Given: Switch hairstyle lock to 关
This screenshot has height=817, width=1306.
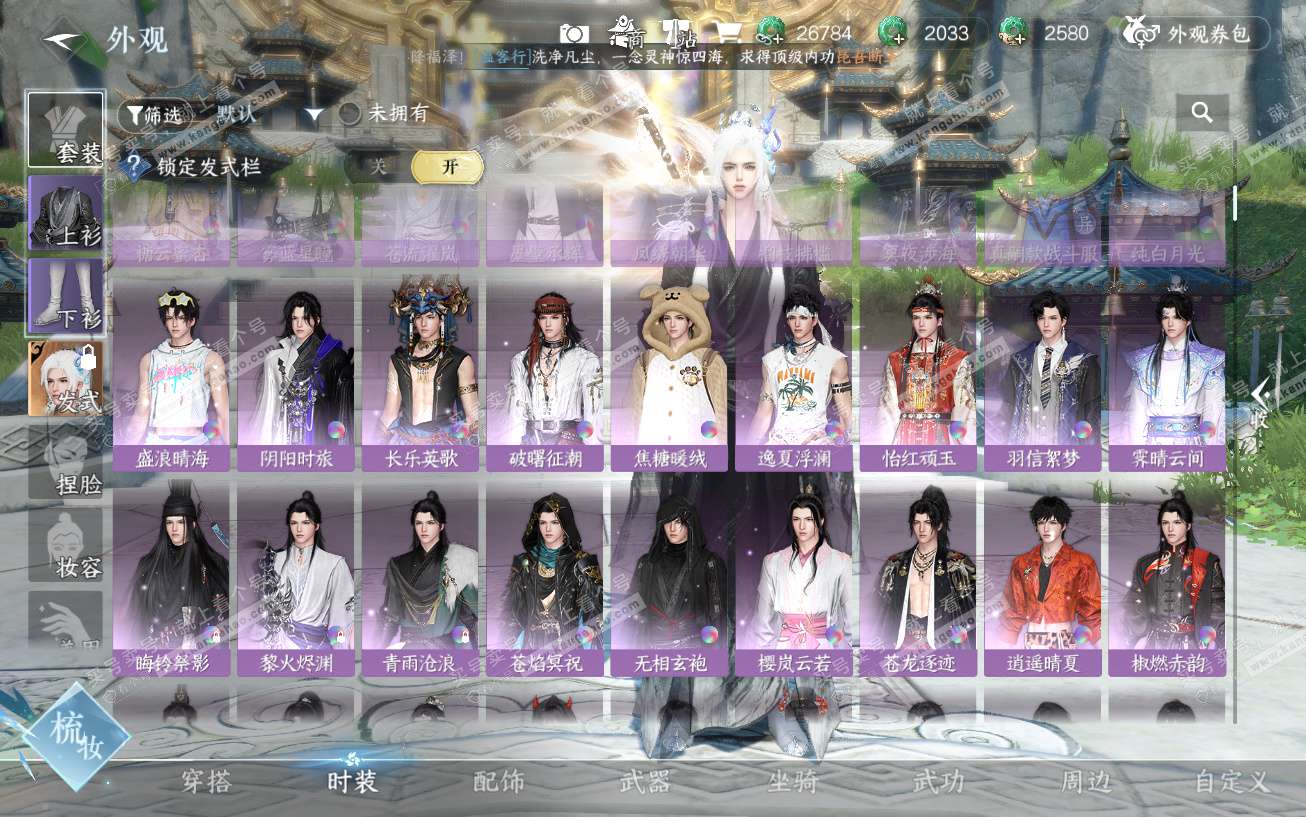Looking at the screenshot, I should (x=379, y=167).
